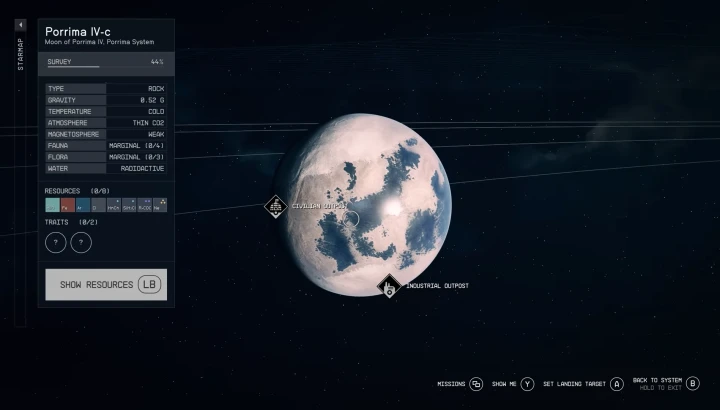Select the Ar argon resource tile

tap(83, 205)
